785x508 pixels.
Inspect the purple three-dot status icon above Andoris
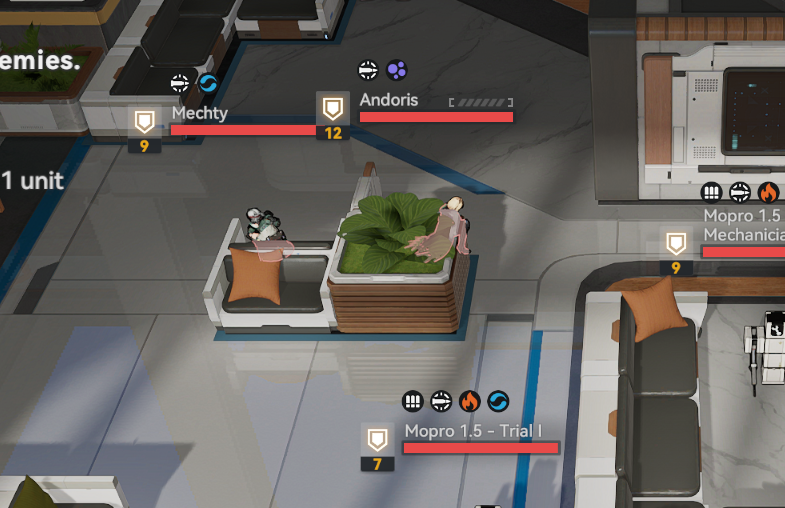pyautogui.click(x=397, y=70)
